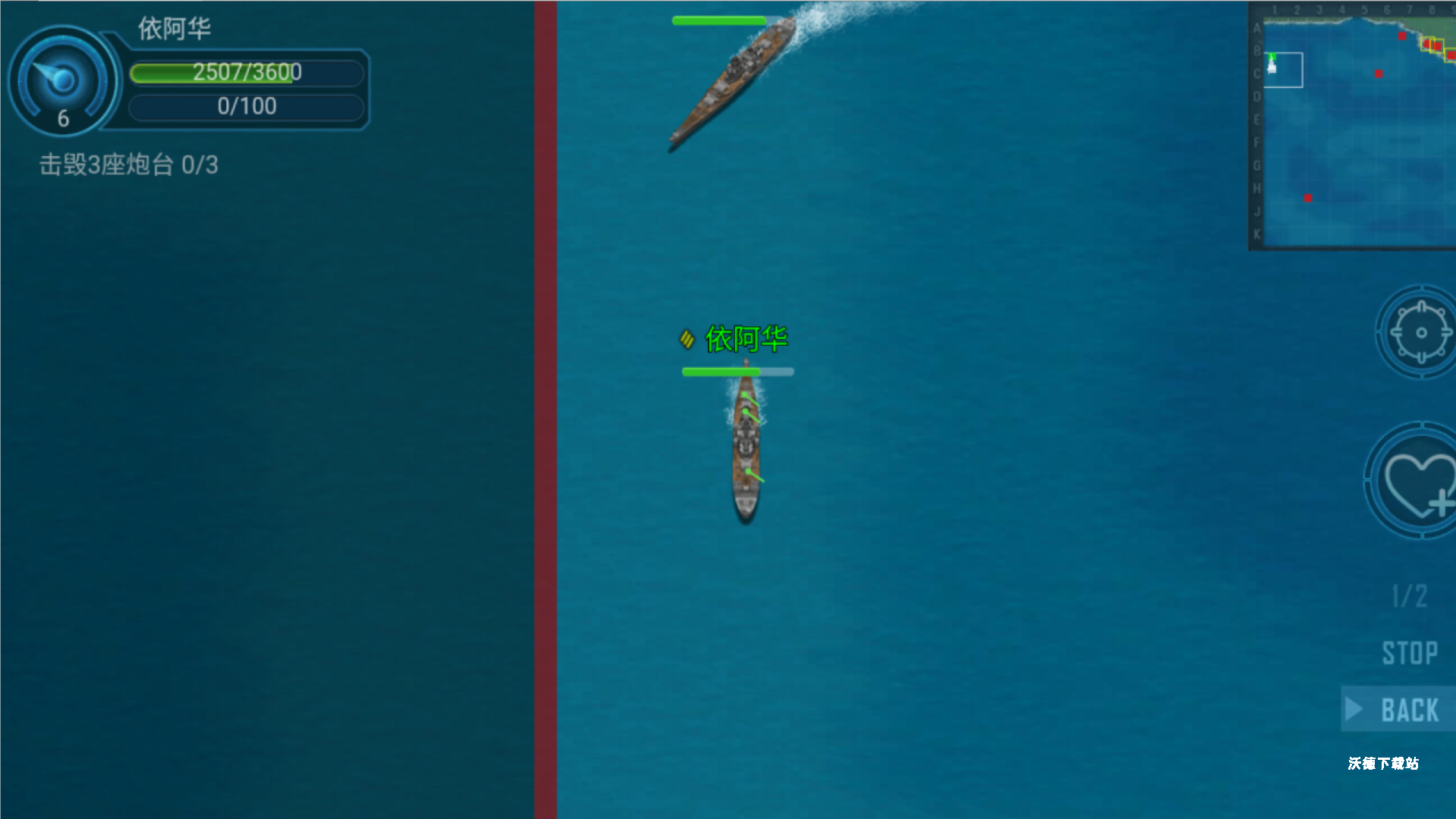Select the 1/2 speed setting
Viewport: 1456px width, 819px height.
[x=1409, y=596]
